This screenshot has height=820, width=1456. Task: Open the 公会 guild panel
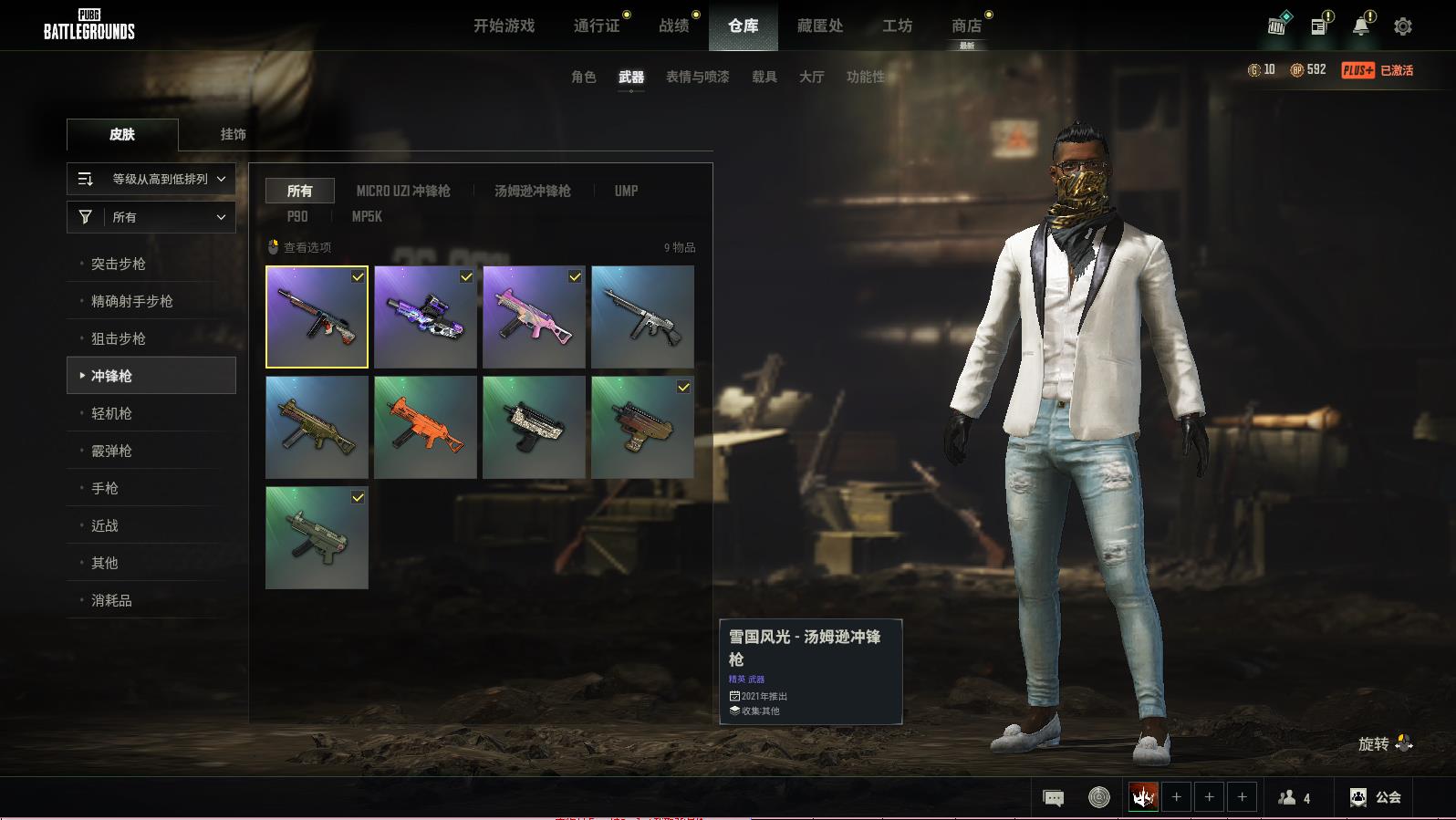(1376, 797)
